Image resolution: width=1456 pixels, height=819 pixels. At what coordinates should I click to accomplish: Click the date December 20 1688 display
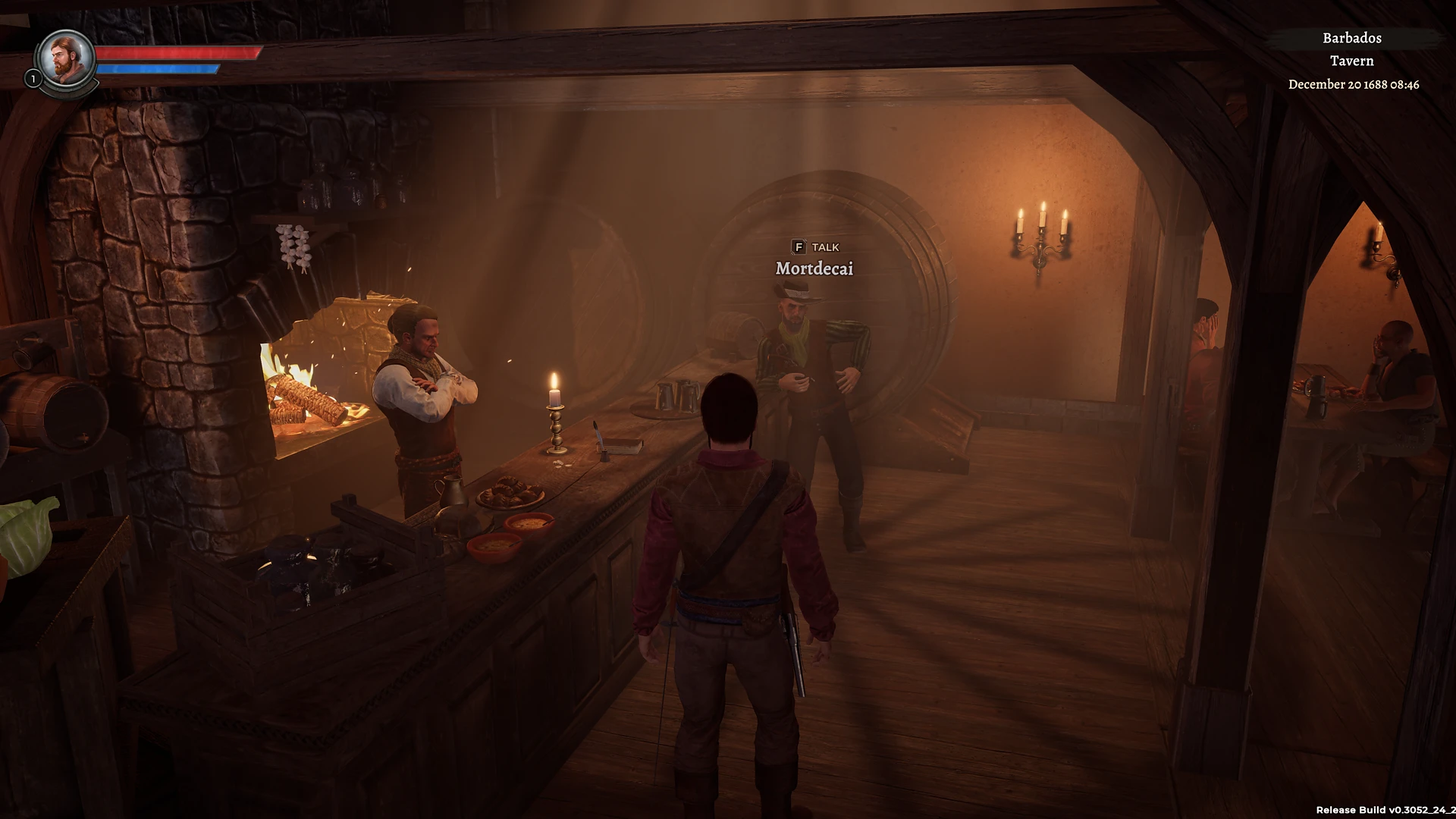coord(1354,85)
